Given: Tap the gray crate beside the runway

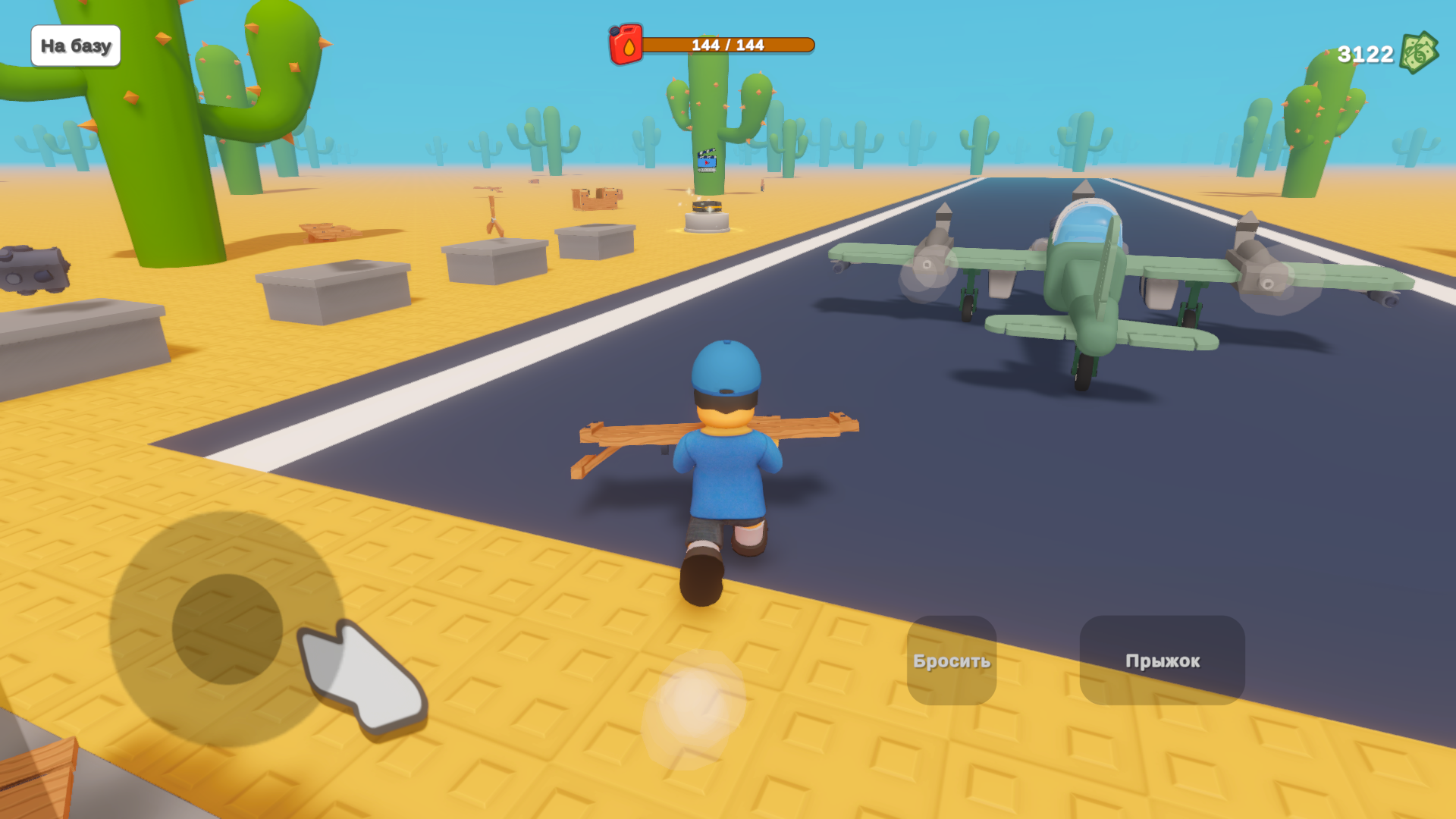Looking at the screenshot, I should [595, 243].
